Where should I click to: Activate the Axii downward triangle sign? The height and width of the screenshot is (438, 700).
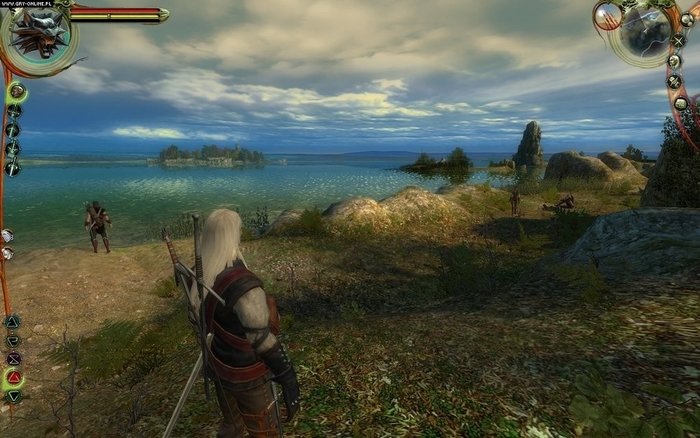point(14,396)
